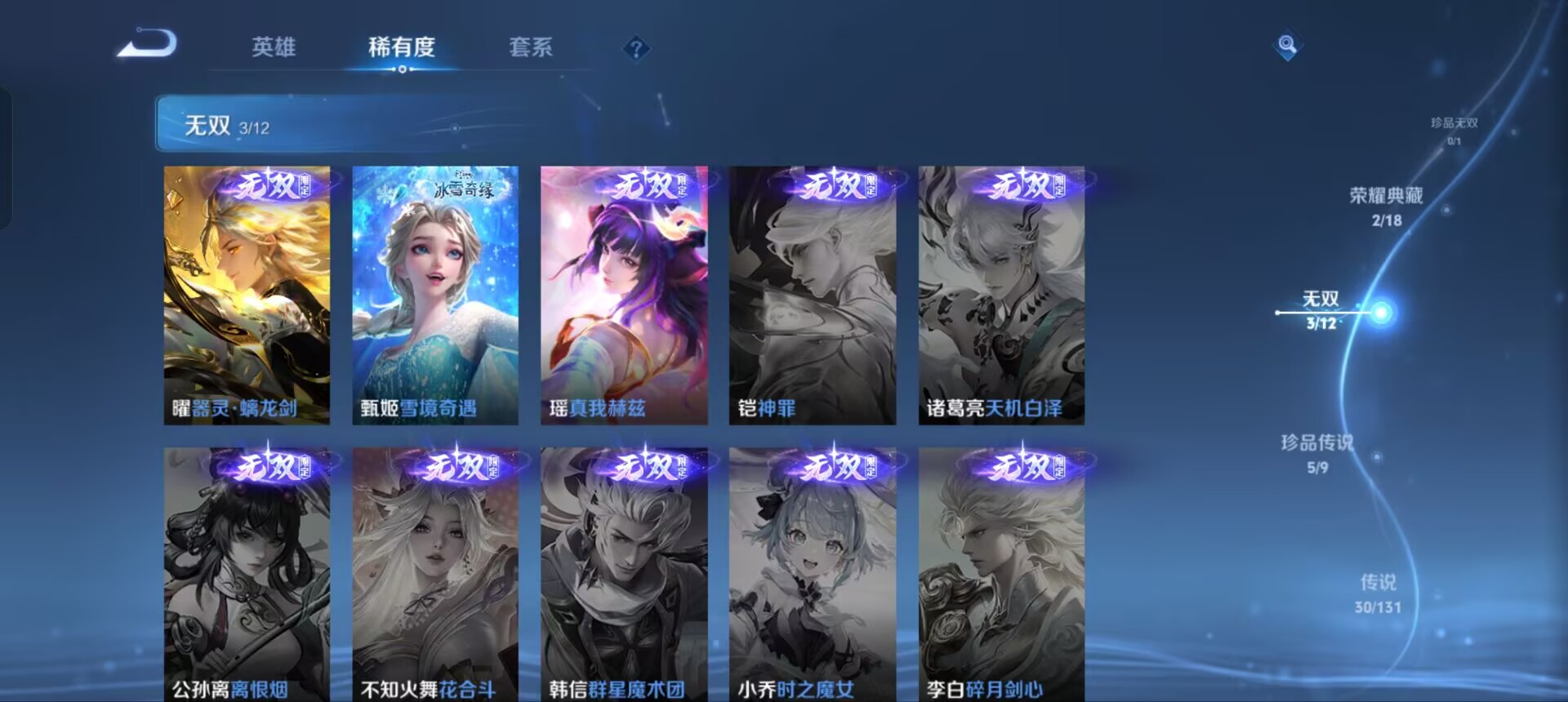The height and width of the screenshot is (702, 1568).
Task: Select the 荣耀典藏 2/18 category on the right
Action: [1385, 207]
